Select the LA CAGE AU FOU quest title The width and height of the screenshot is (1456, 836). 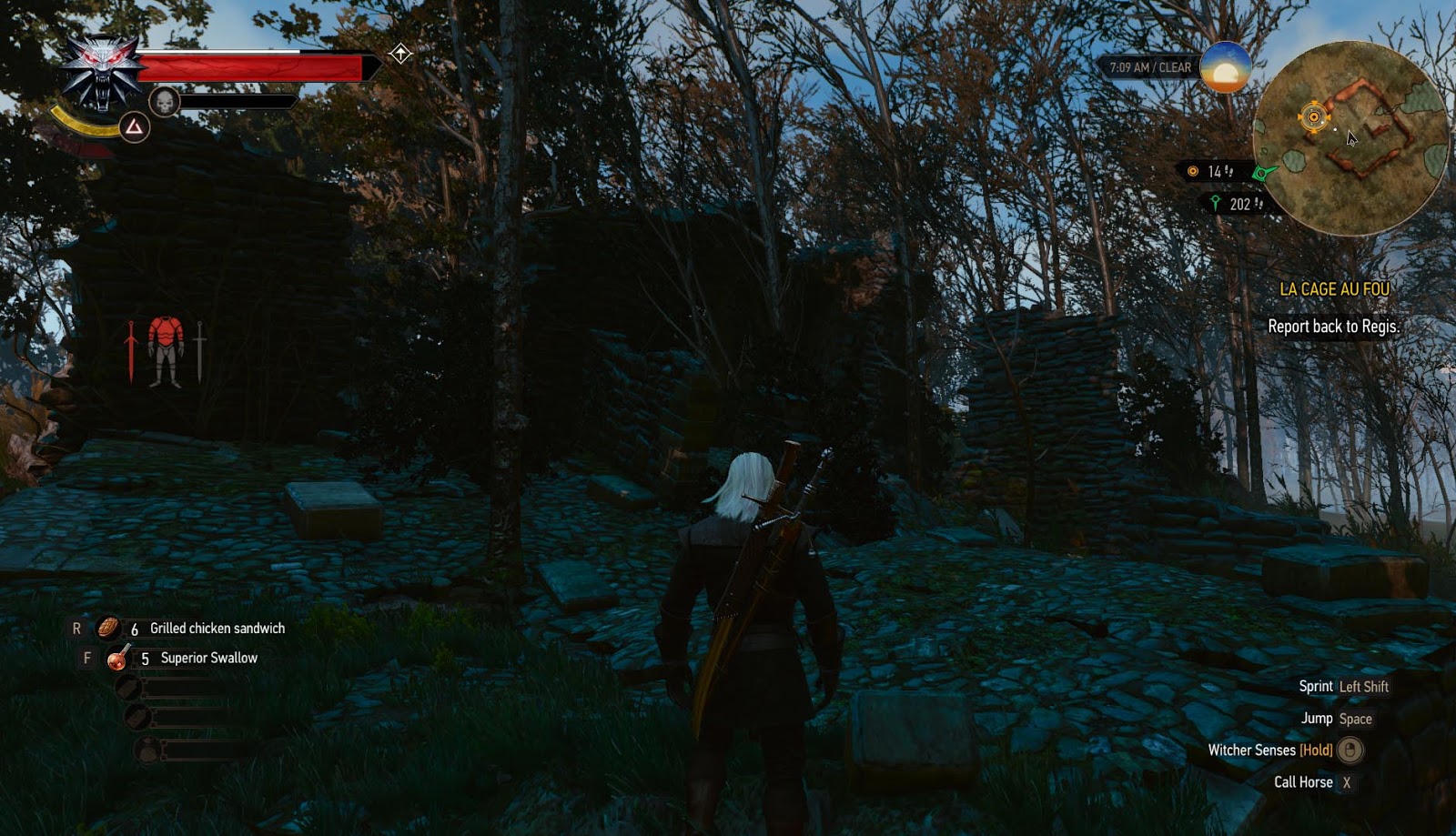(x=1334, y=289)
